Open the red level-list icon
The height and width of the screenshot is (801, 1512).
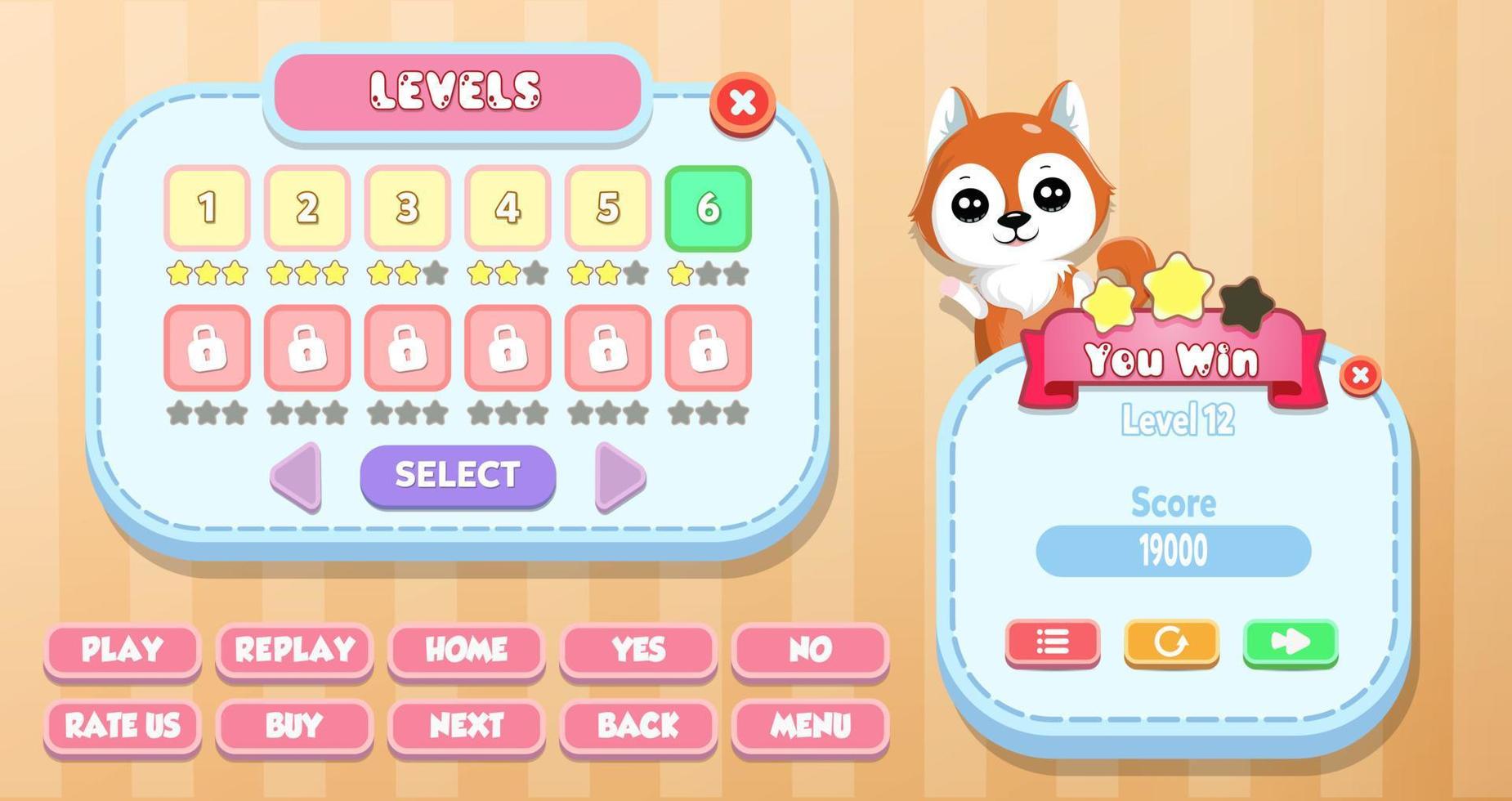pyautogui.click(x=1052, y=643)
